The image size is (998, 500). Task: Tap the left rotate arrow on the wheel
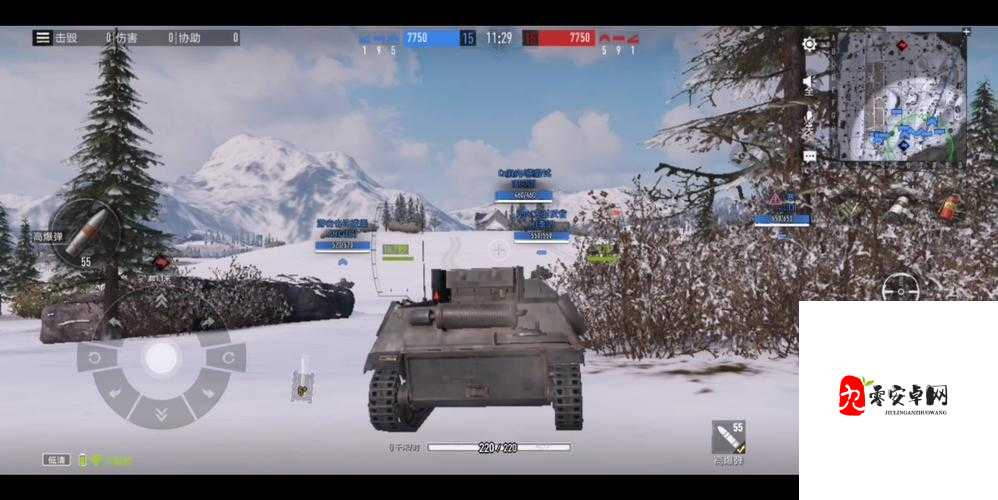[96, 358]
